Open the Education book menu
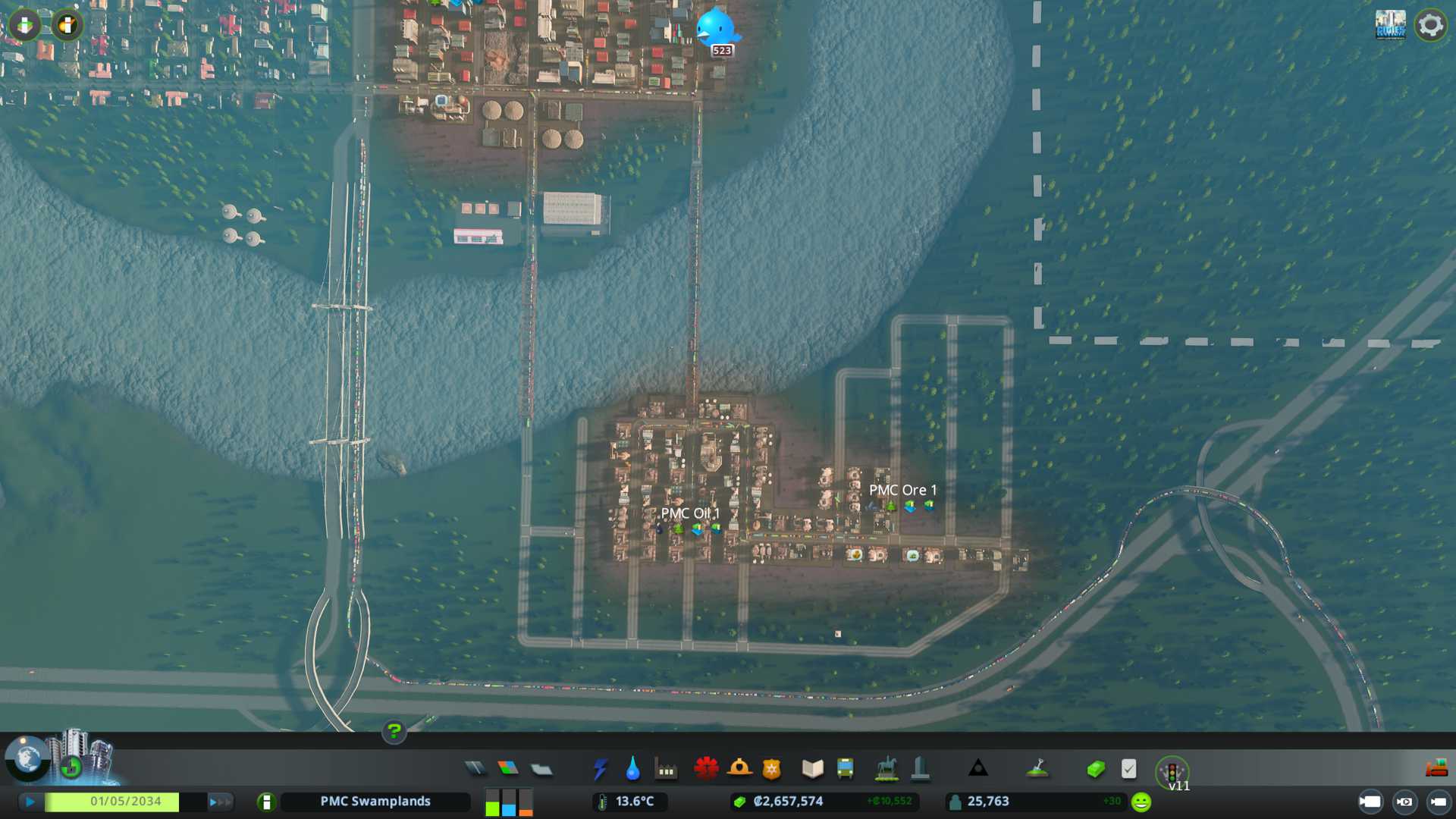 812,769
